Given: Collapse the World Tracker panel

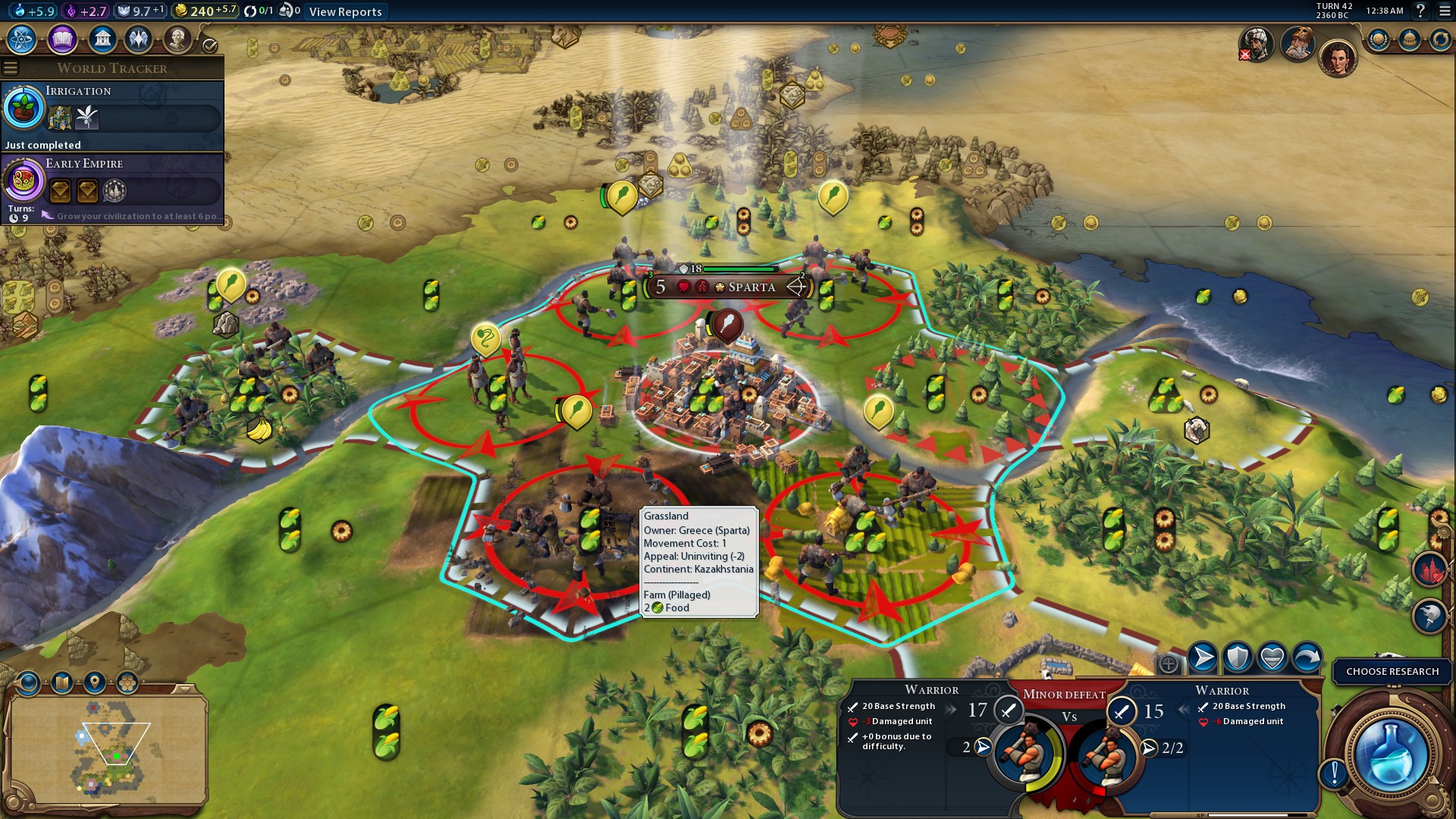Looking at the screenshot, I should pos(11,67).
